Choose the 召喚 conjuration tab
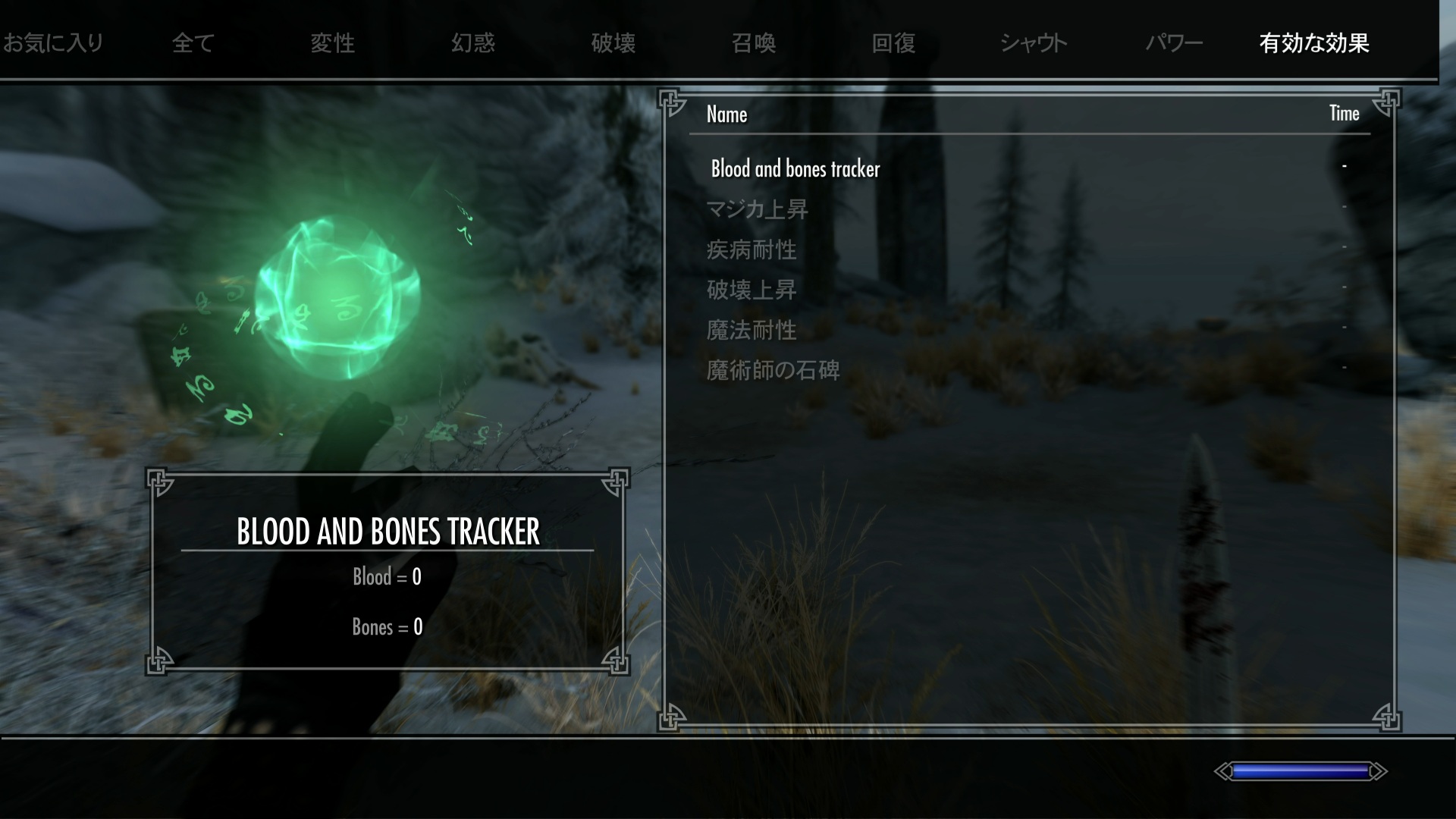The image size is (1456, 819). coord(754,43)
